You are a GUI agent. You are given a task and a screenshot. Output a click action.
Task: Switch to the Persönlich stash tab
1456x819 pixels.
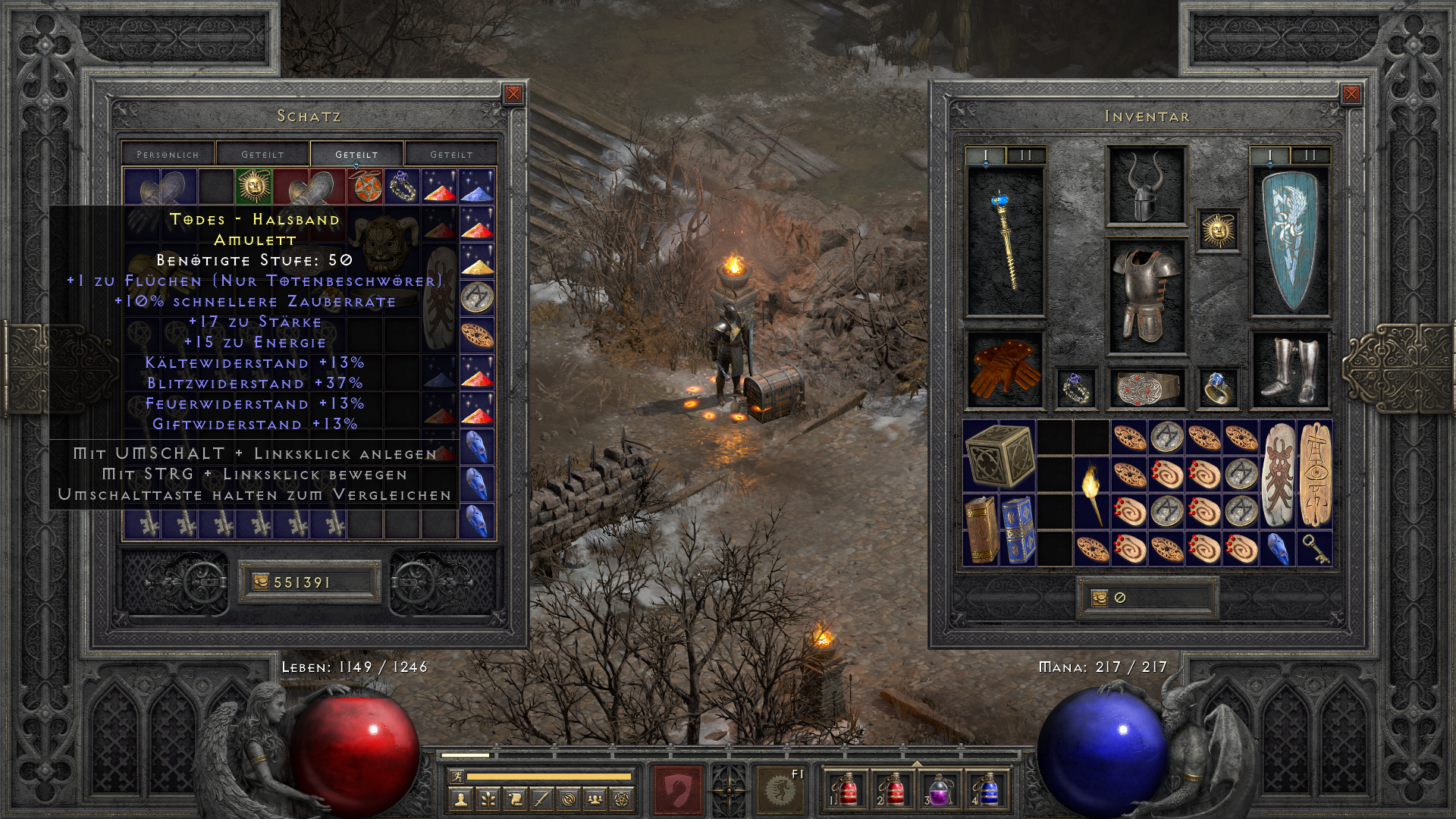168,154
